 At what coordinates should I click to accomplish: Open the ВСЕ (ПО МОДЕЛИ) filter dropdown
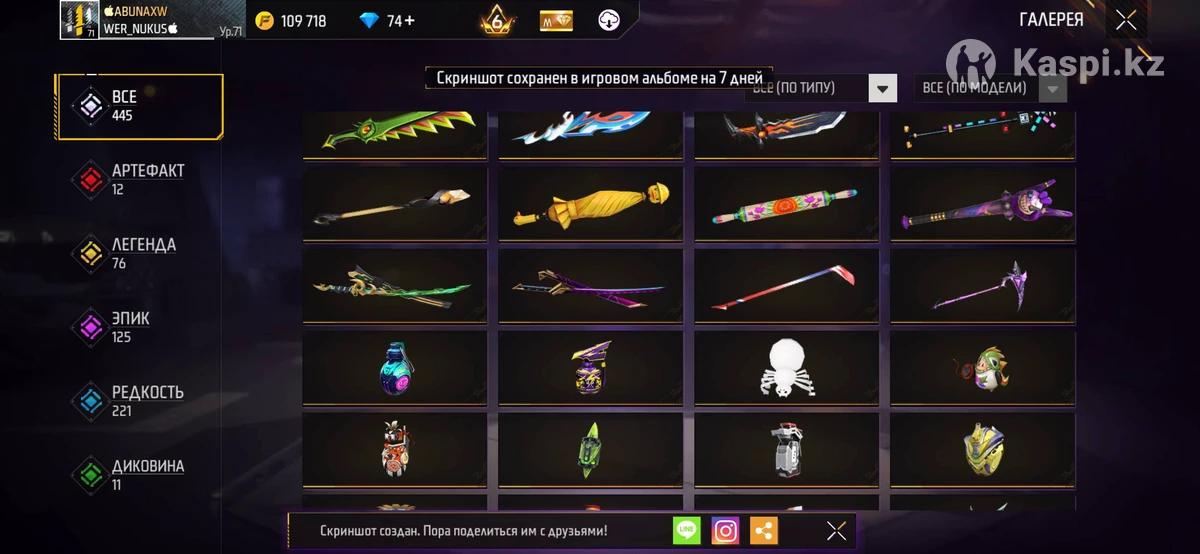1051,88
